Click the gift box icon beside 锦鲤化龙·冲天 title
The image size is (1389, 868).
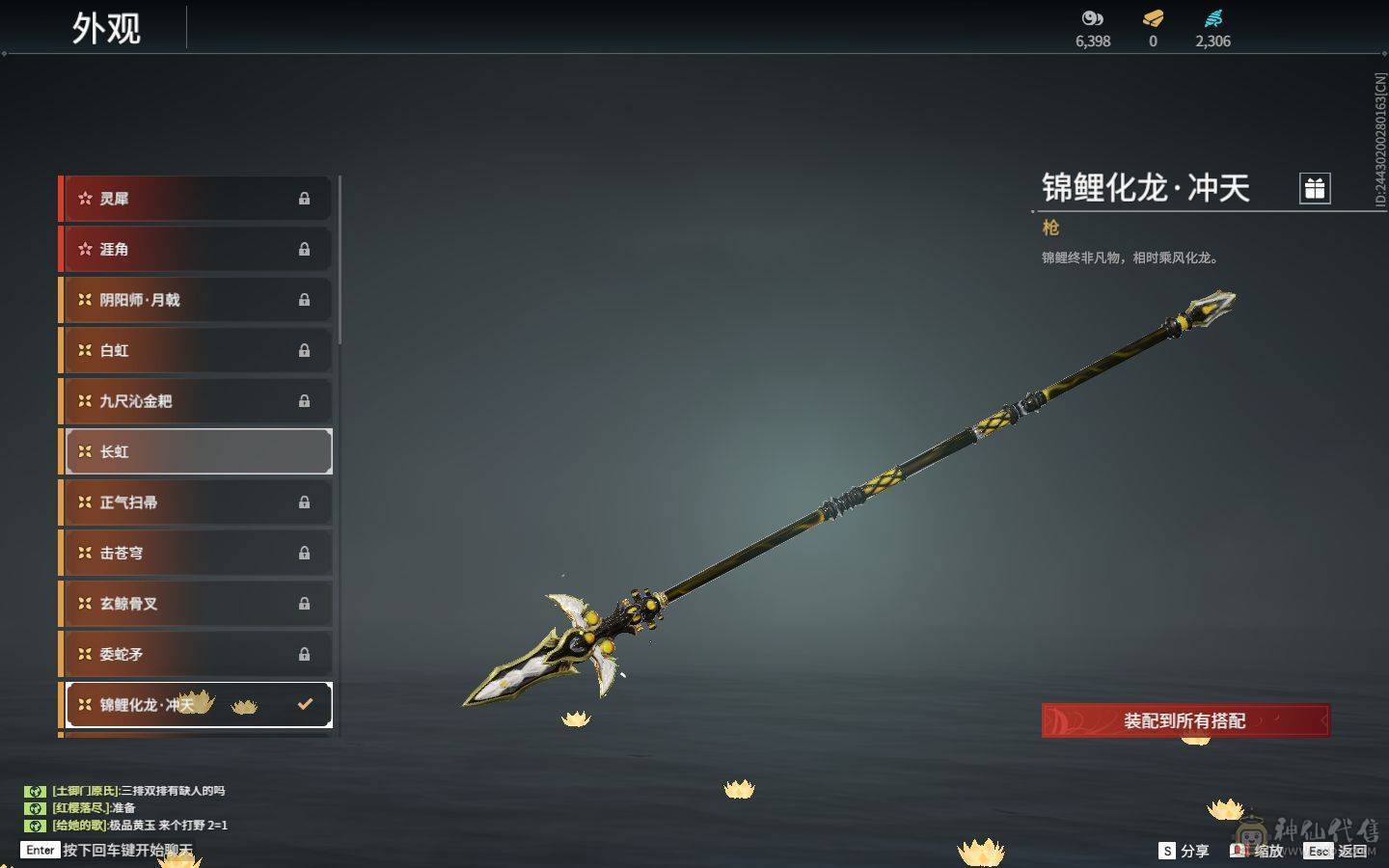[x=1314, y=189]
